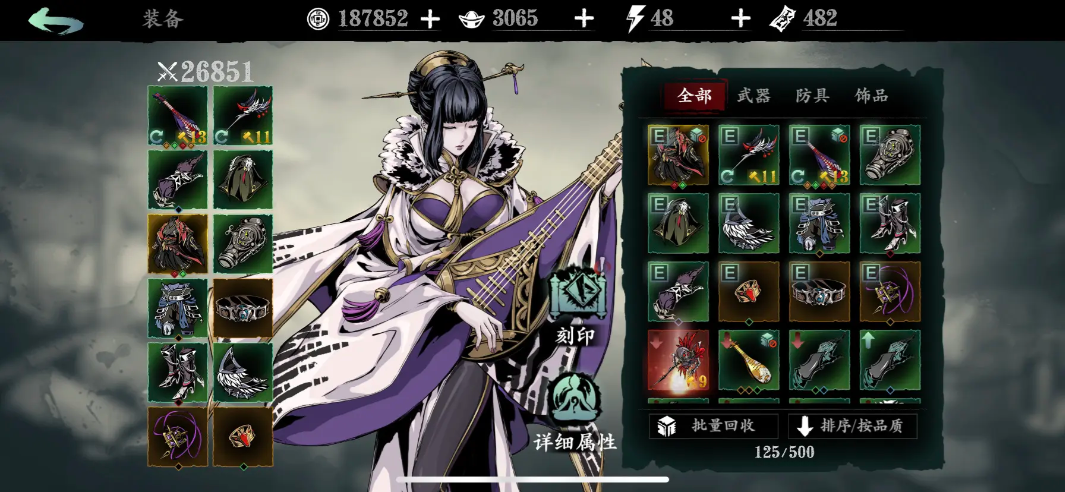Screen dimensions: 1065x492
Task: Add more copper coins with plus button
Action: click(430, 19)
